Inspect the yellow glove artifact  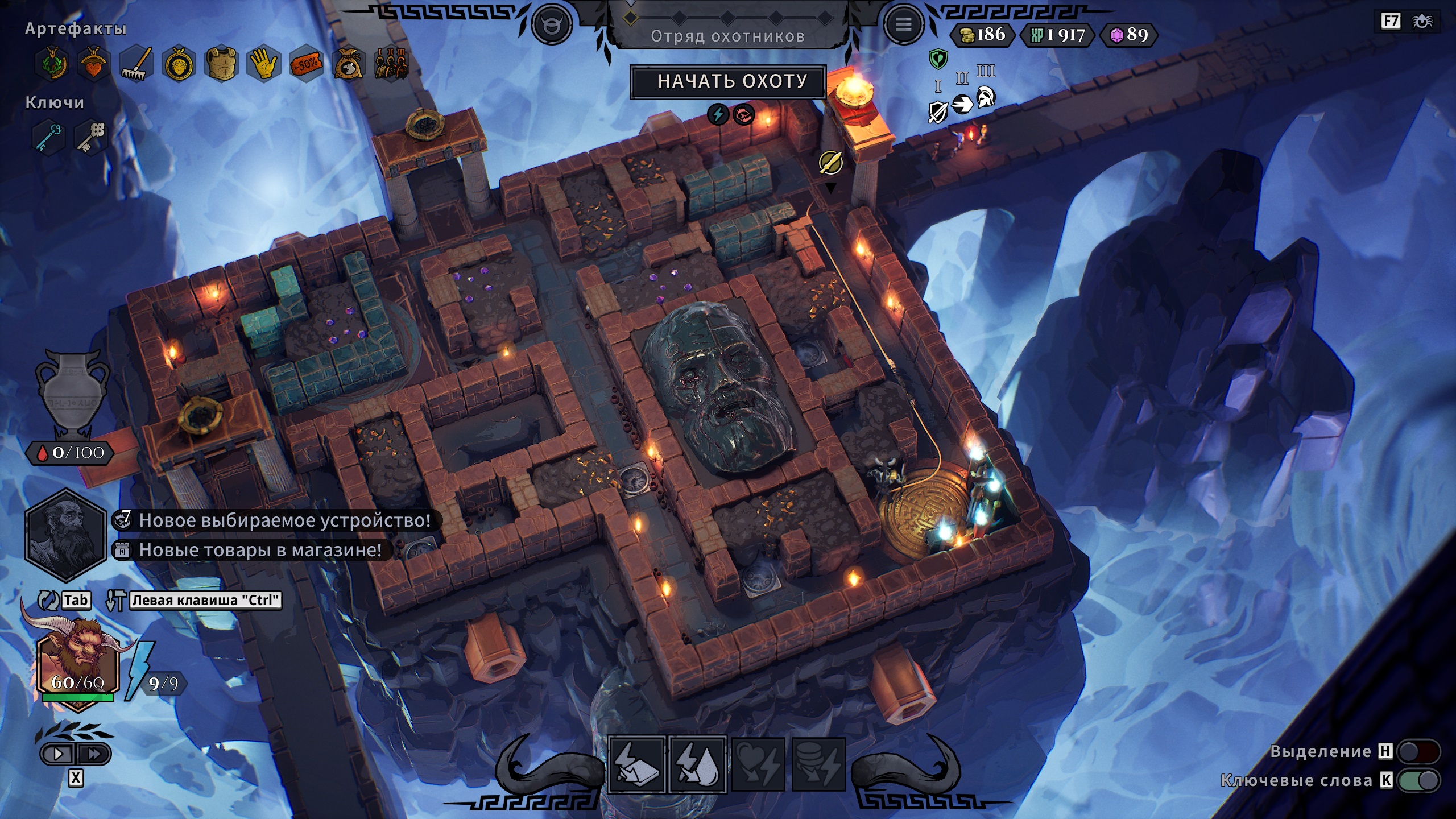(x=263, y=64)
